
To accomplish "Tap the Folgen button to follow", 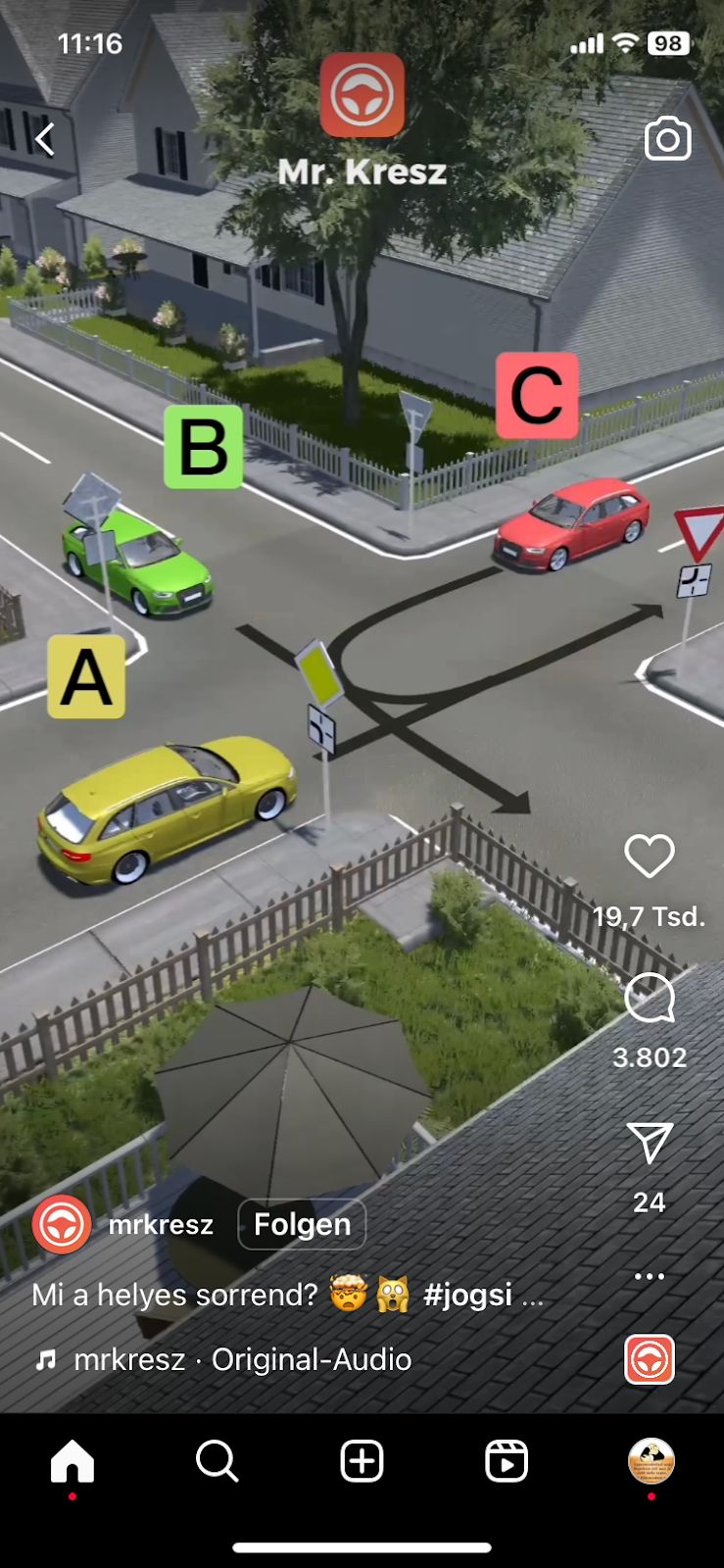I will (x=302, y=1224).
